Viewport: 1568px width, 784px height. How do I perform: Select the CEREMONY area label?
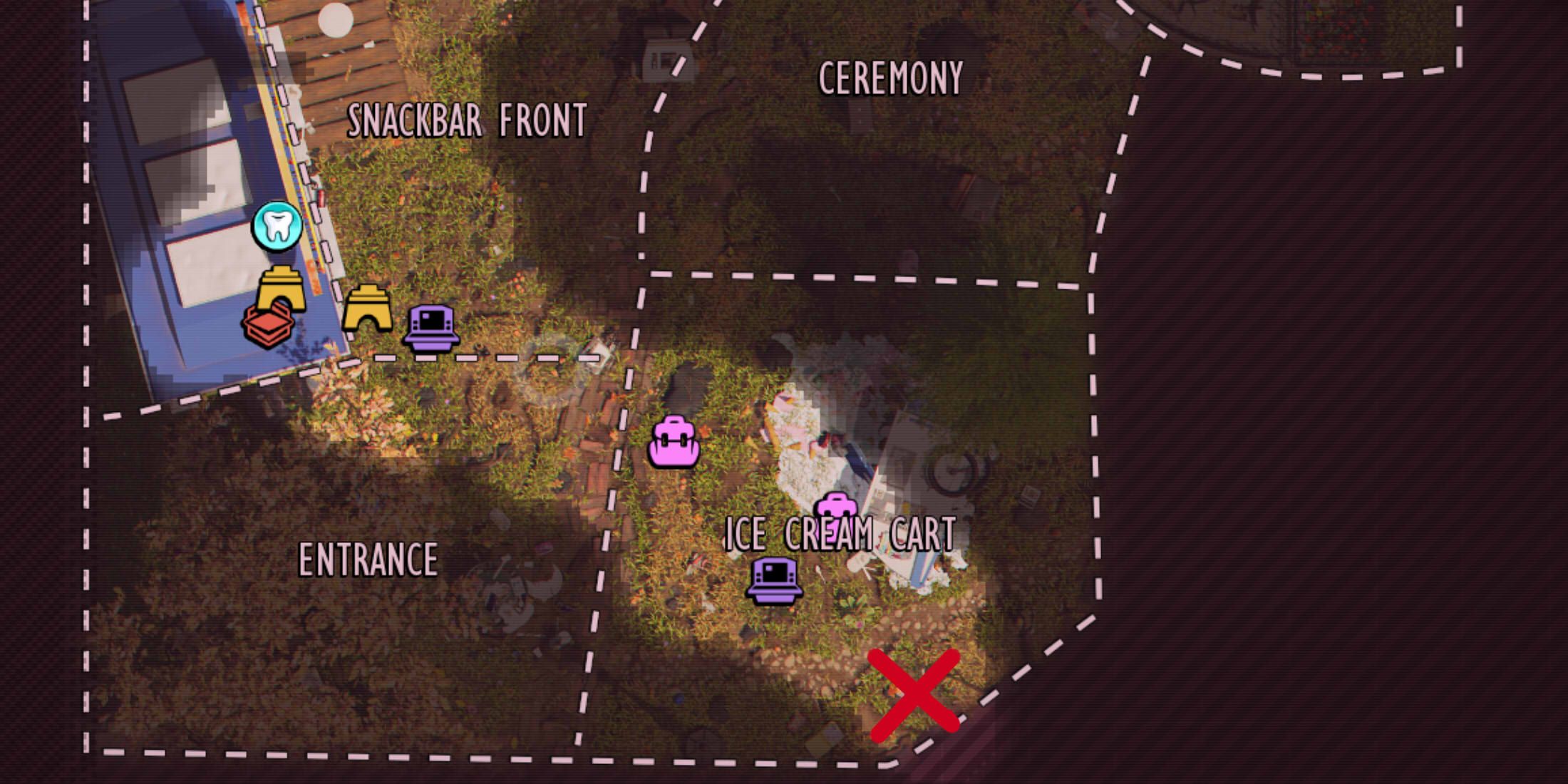(x=892, y=77)
